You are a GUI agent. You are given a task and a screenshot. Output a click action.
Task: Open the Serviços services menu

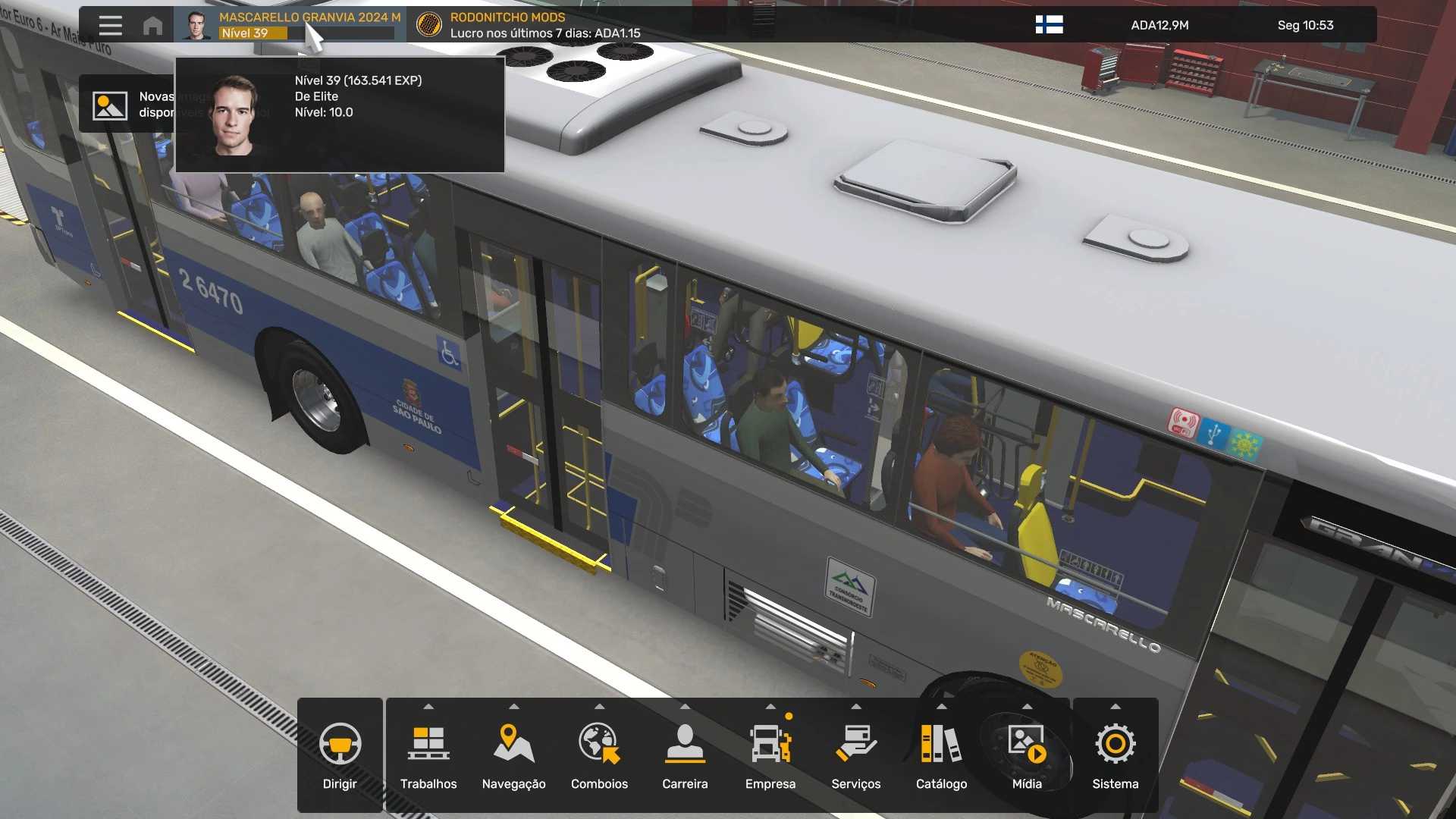coord(855,755)
